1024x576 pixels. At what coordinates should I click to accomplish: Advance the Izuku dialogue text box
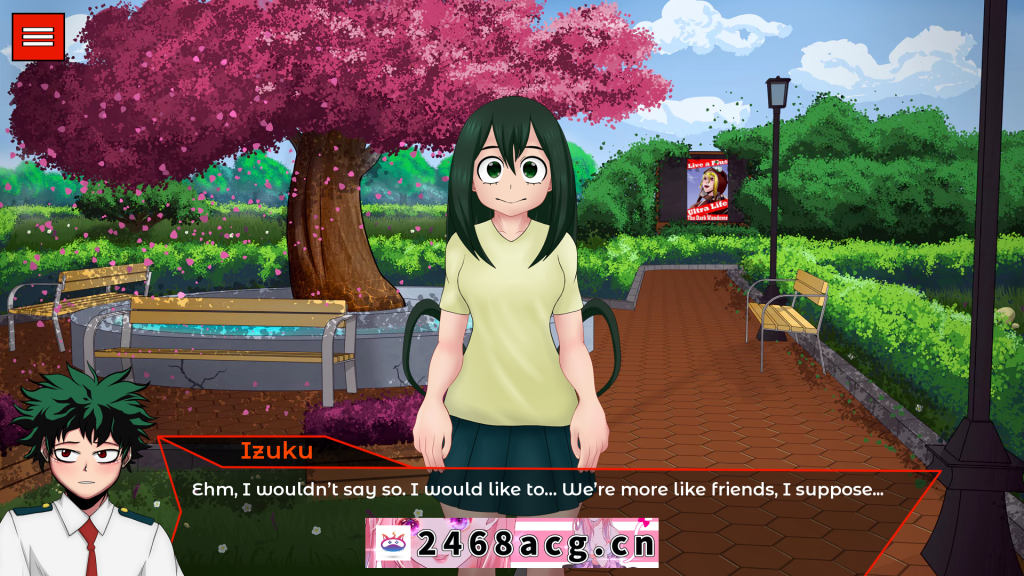pos(540,492)
